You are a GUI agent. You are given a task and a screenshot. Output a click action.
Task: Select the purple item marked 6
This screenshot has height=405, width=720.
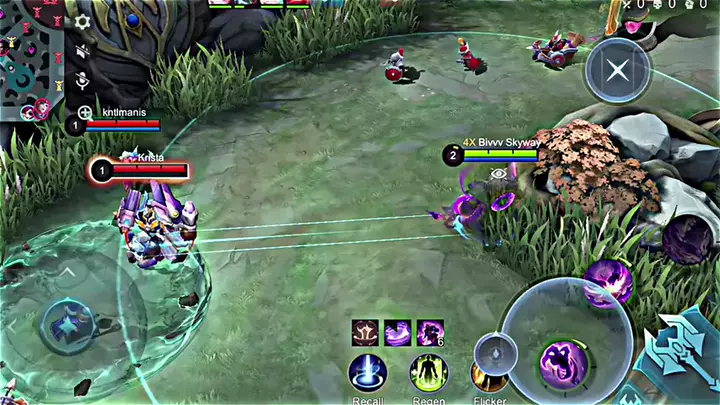click(430, 332)
